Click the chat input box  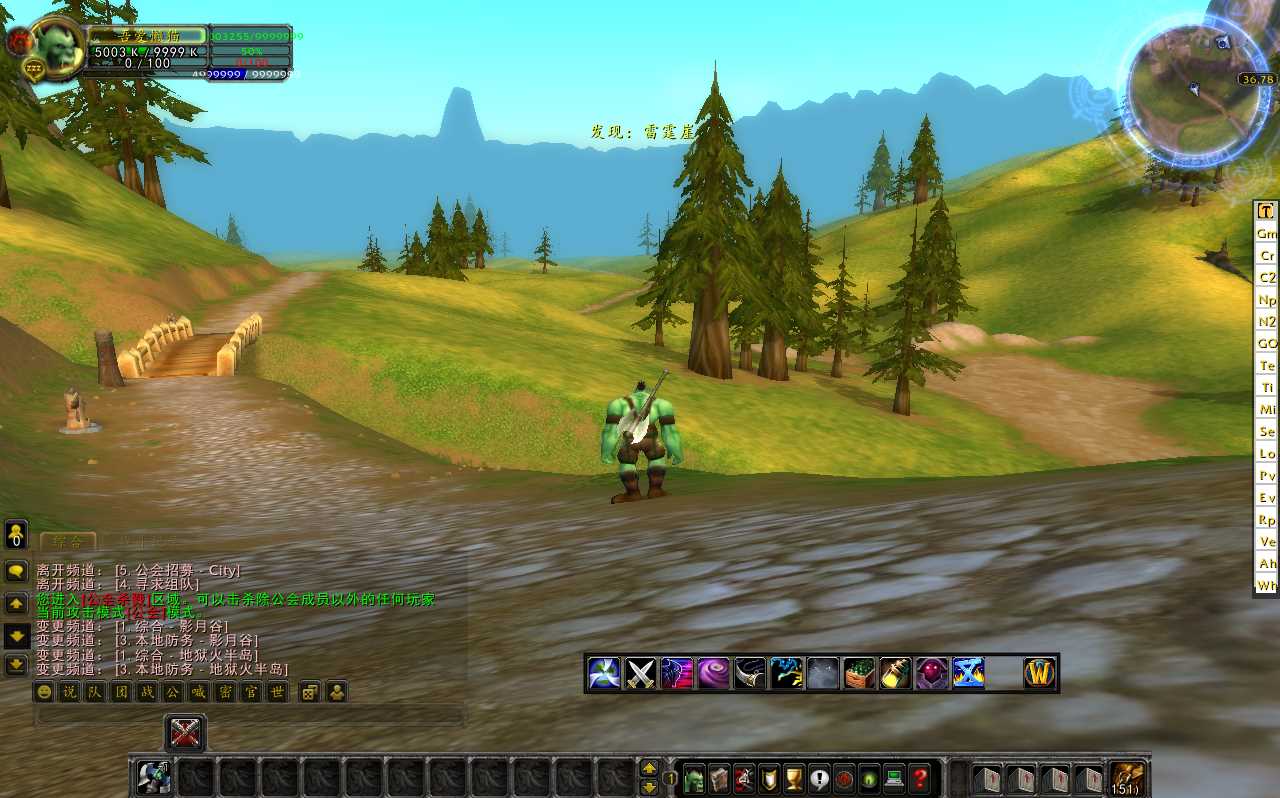(x=250, y=715)
